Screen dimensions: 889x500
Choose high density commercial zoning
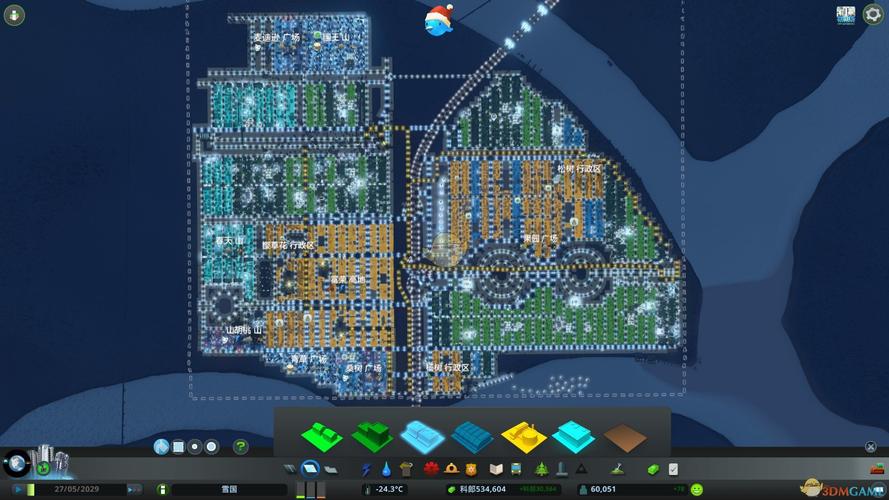472,435
